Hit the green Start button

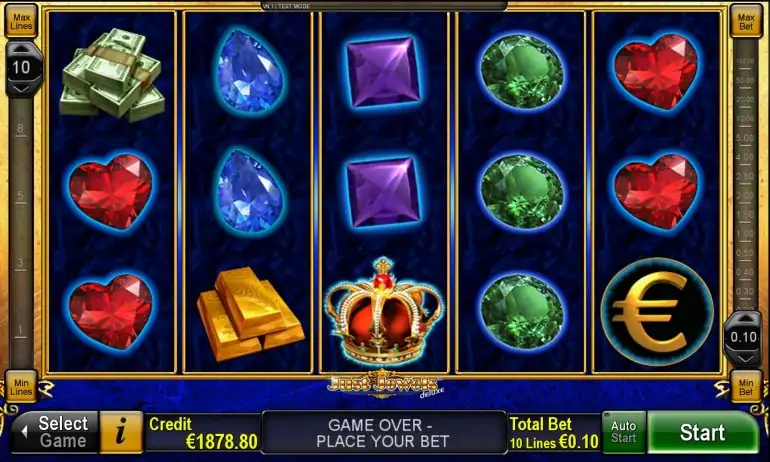(702, 433)
